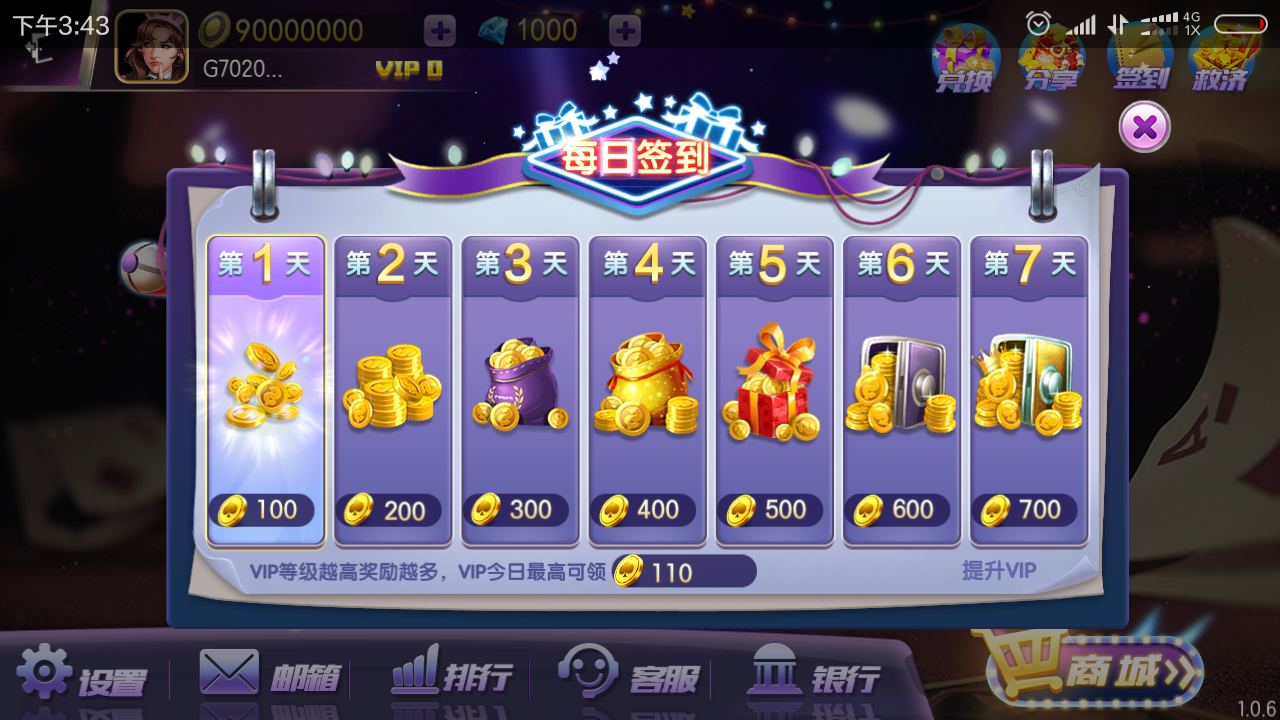This screenshot has height=720, width=1280.
Task: Click the player avatar portrait
Action: tap(152, 46)
